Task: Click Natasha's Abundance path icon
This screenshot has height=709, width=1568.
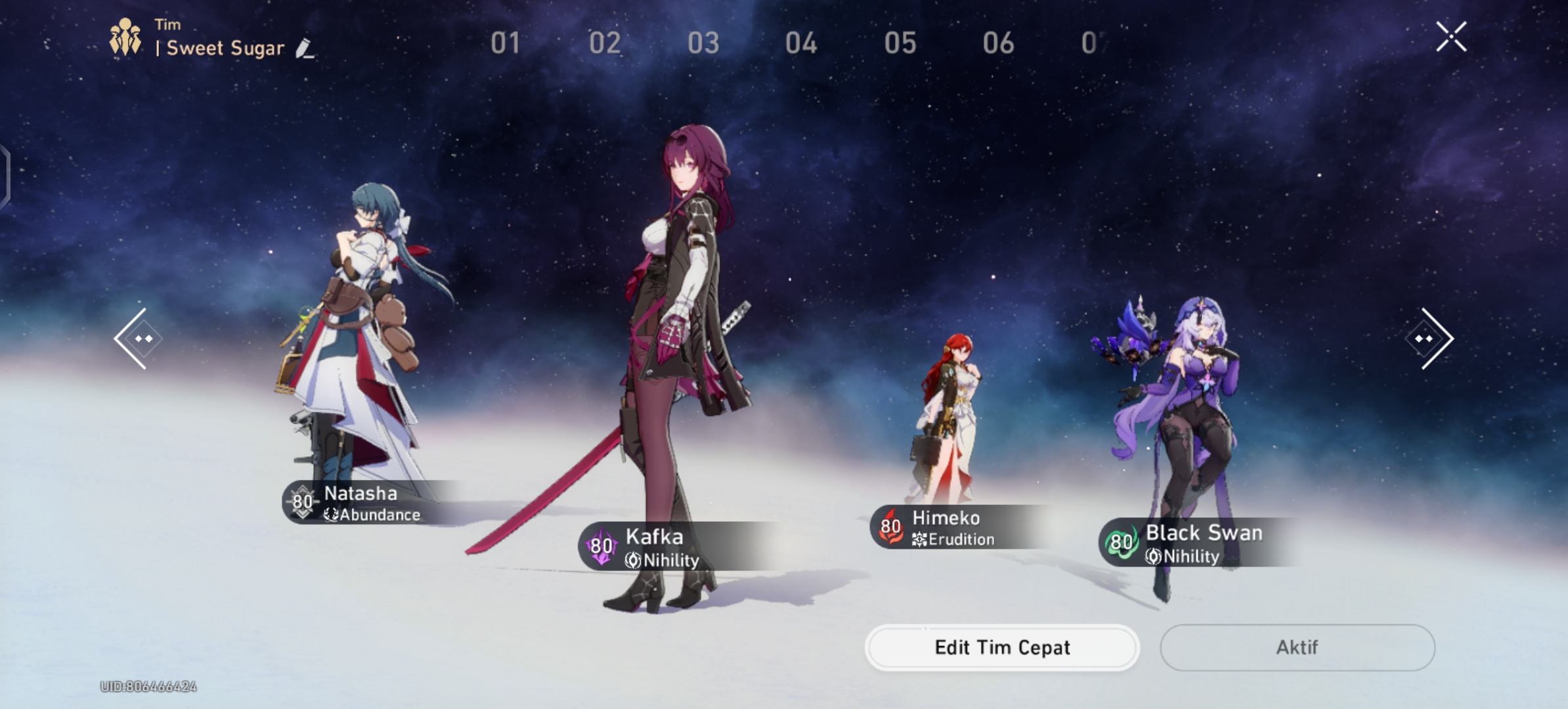Action: 332,515
